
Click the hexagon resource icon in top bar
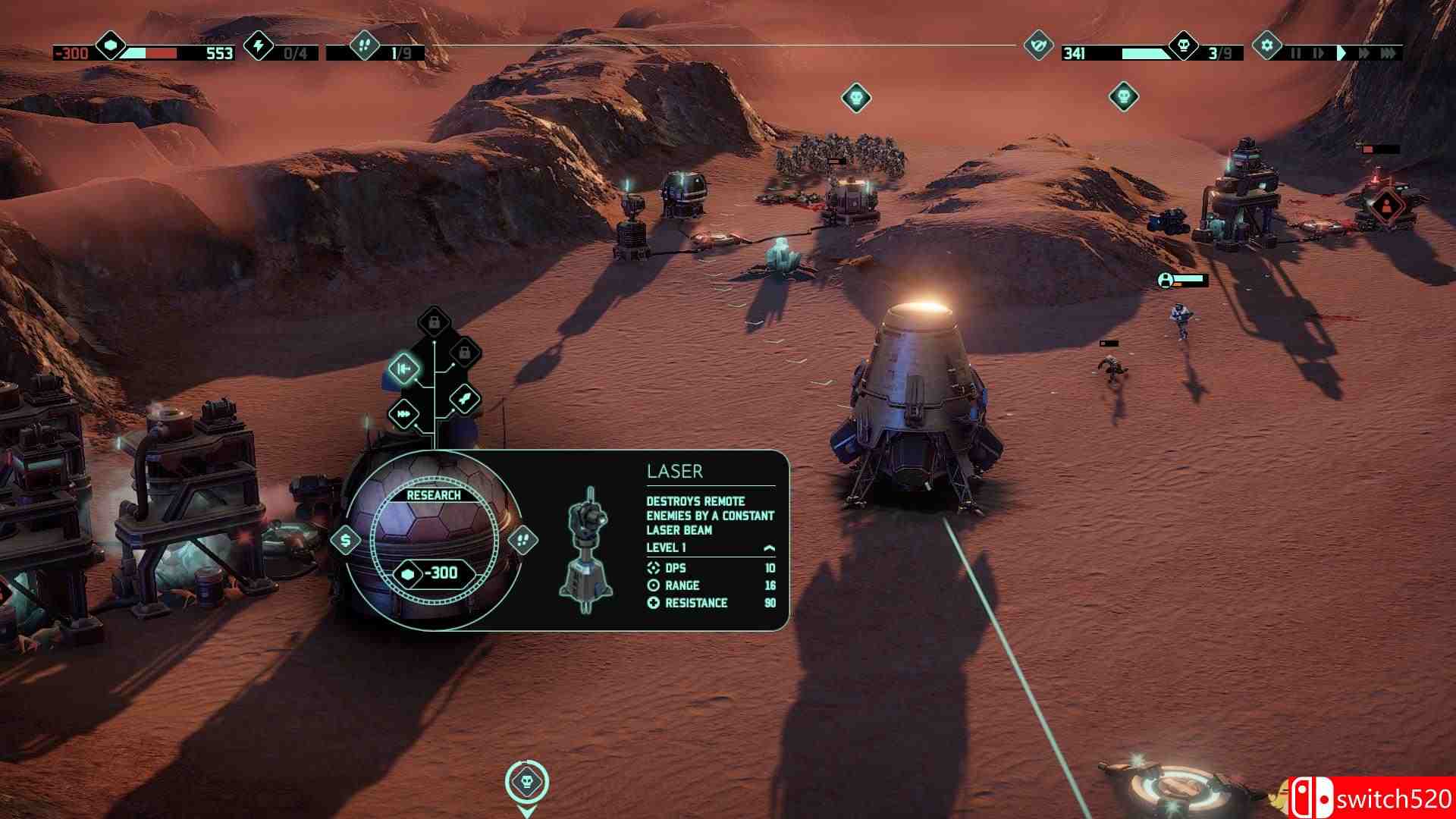tap(111, 46)
